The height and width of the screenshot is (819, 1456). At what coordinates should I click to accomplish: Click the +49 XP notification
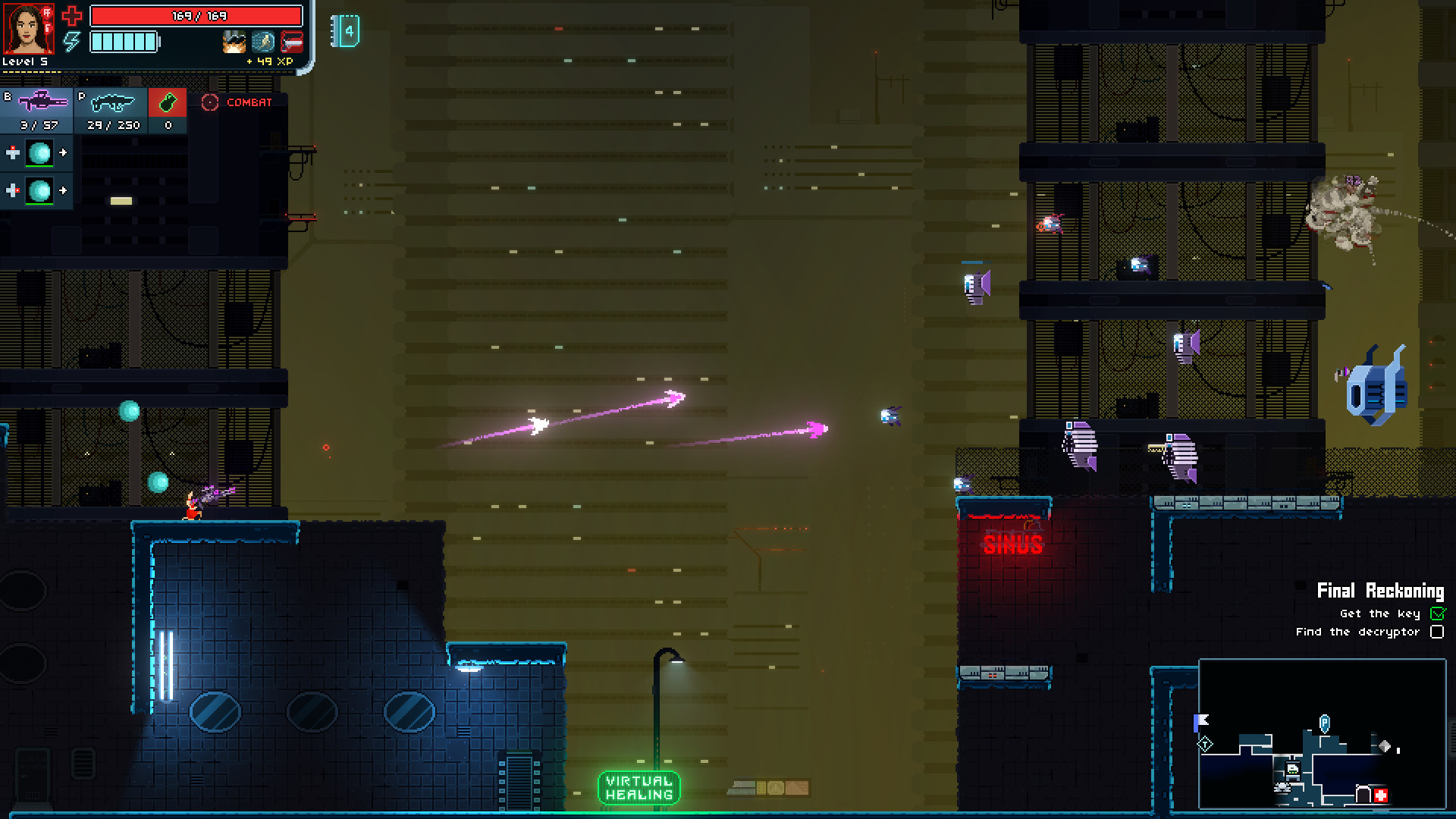point(269,61)
